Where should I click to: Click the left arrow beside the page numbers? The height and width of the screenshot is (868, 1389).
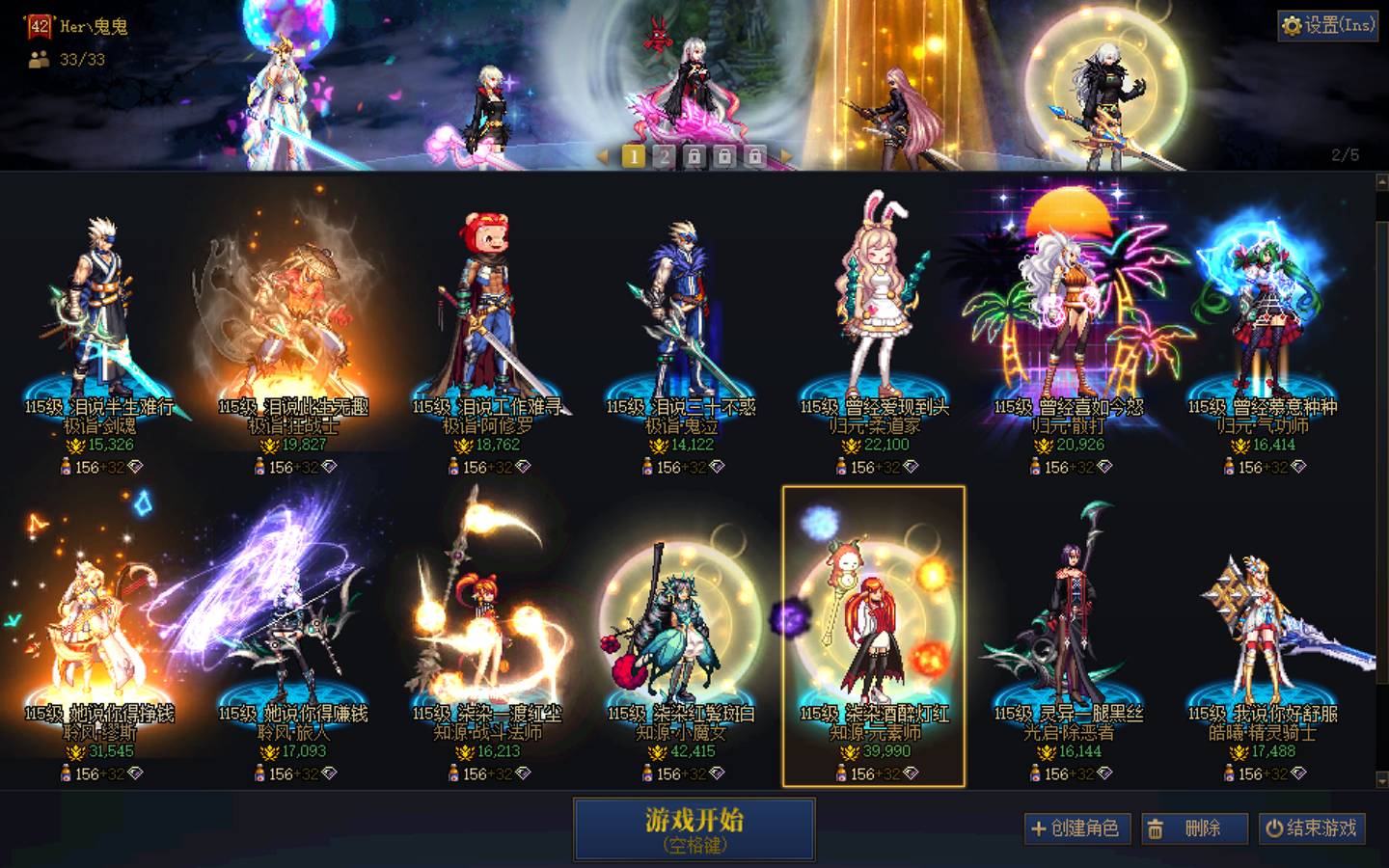coord(604,155)
